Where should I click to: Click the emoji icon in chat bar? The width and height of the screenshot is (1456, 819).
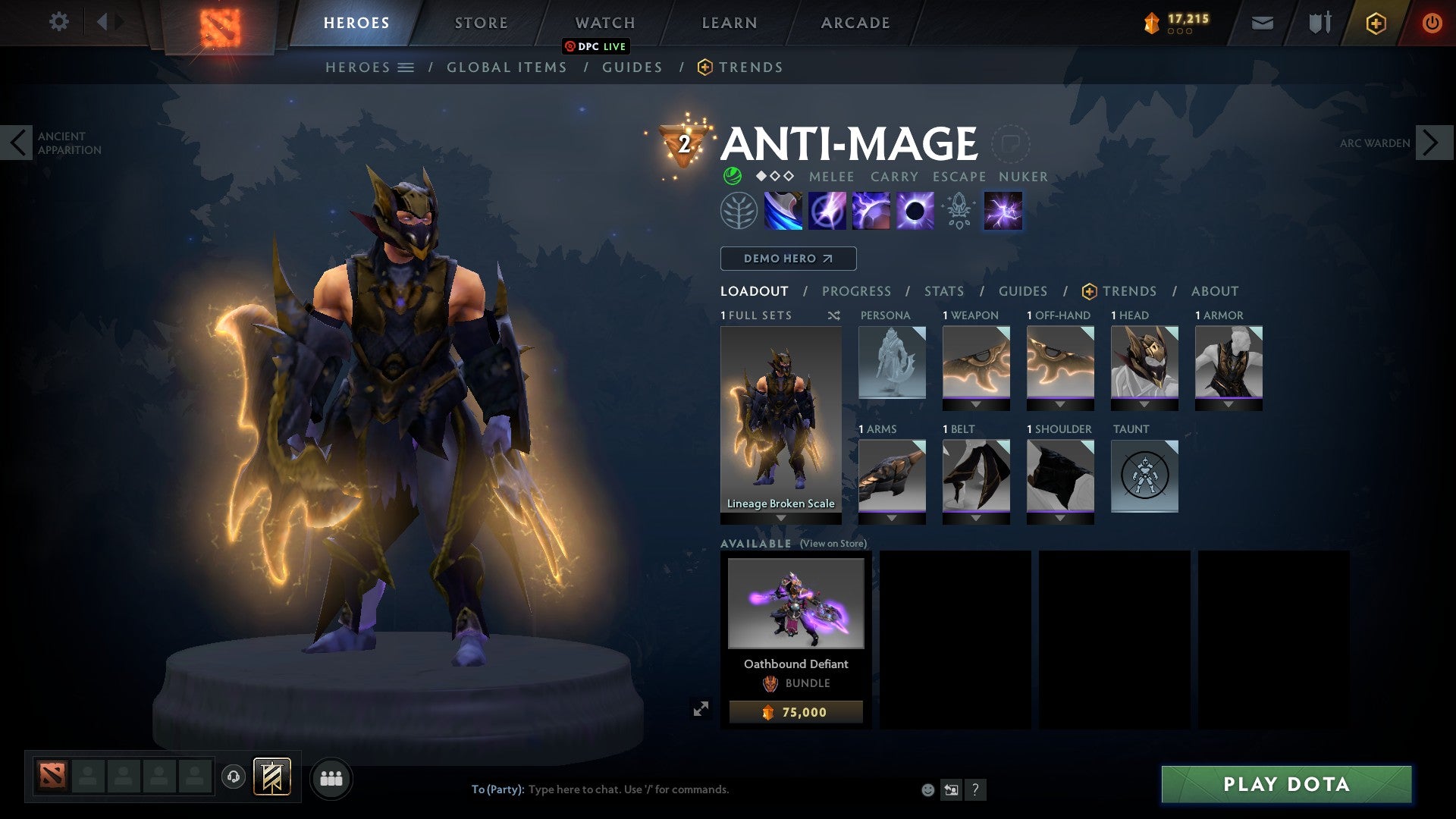point(927,789)
